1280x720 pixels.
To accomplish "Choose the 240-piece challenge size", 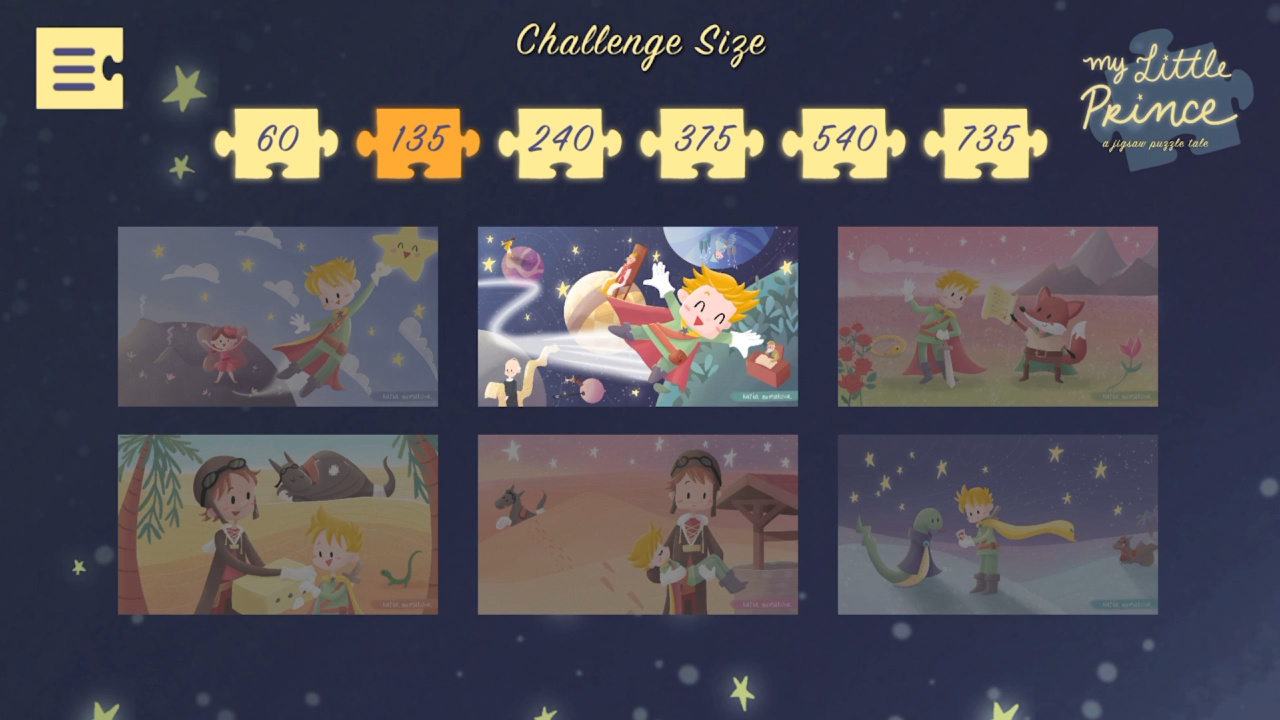I will [x=560, y=140].
